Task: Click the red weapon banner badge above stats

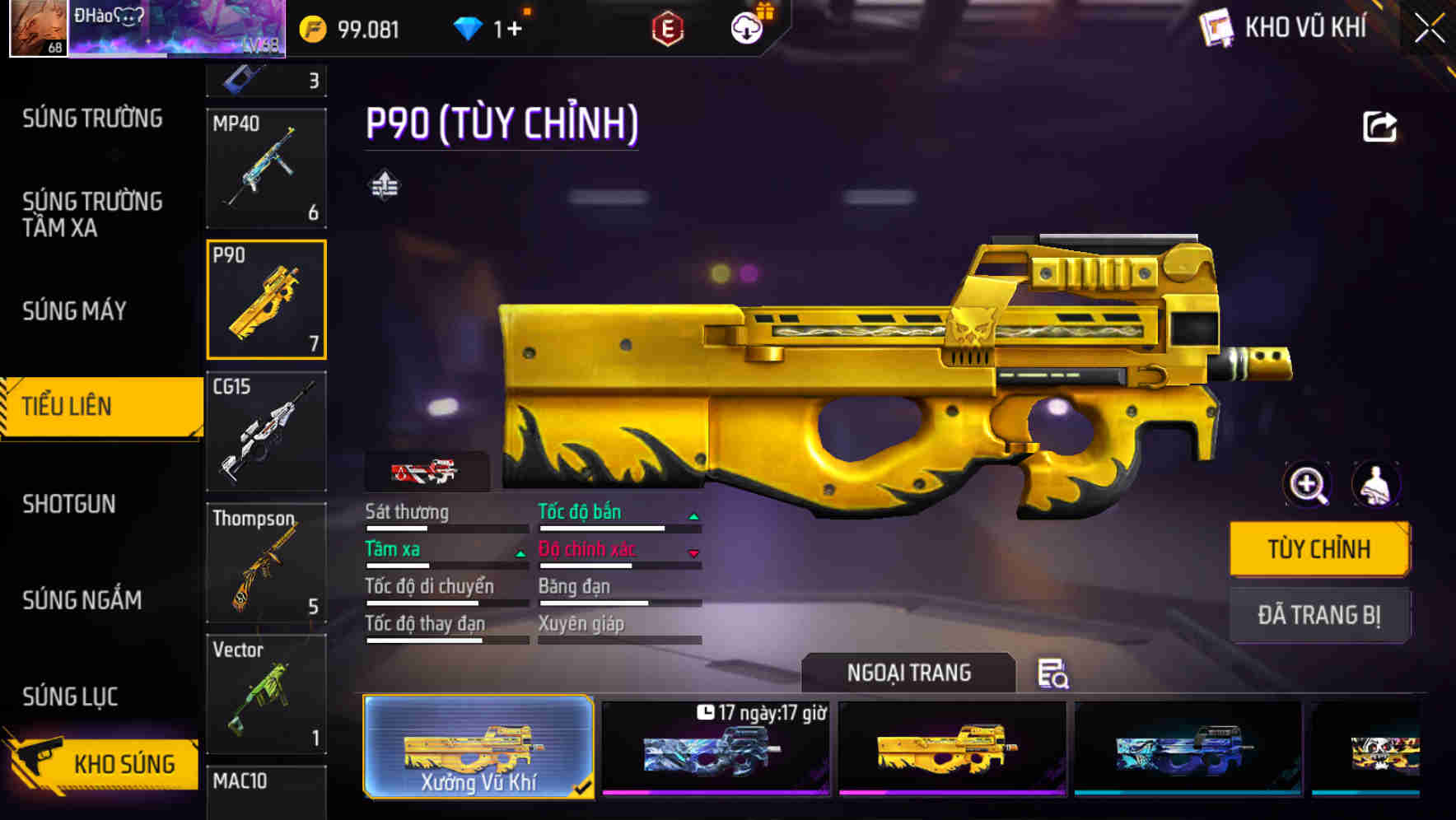Action: 426,472
